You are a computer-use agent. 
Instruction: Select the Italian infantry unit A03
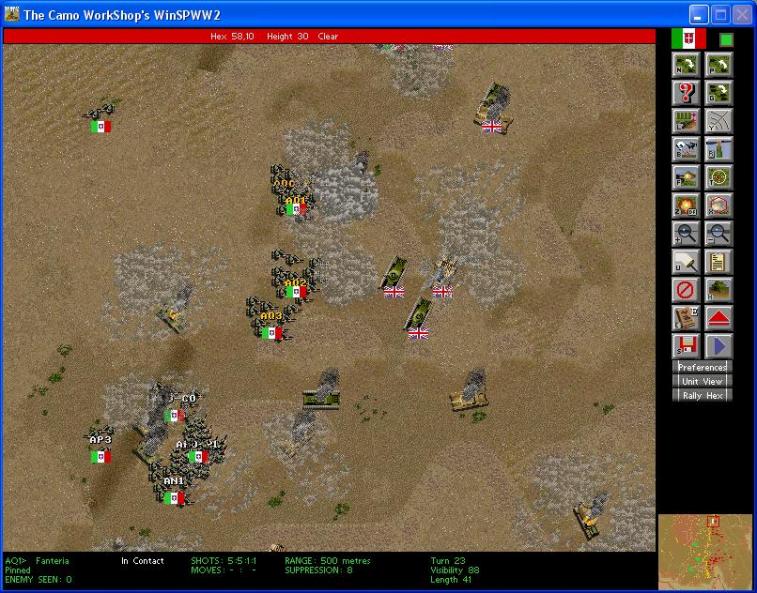[271, 320]
